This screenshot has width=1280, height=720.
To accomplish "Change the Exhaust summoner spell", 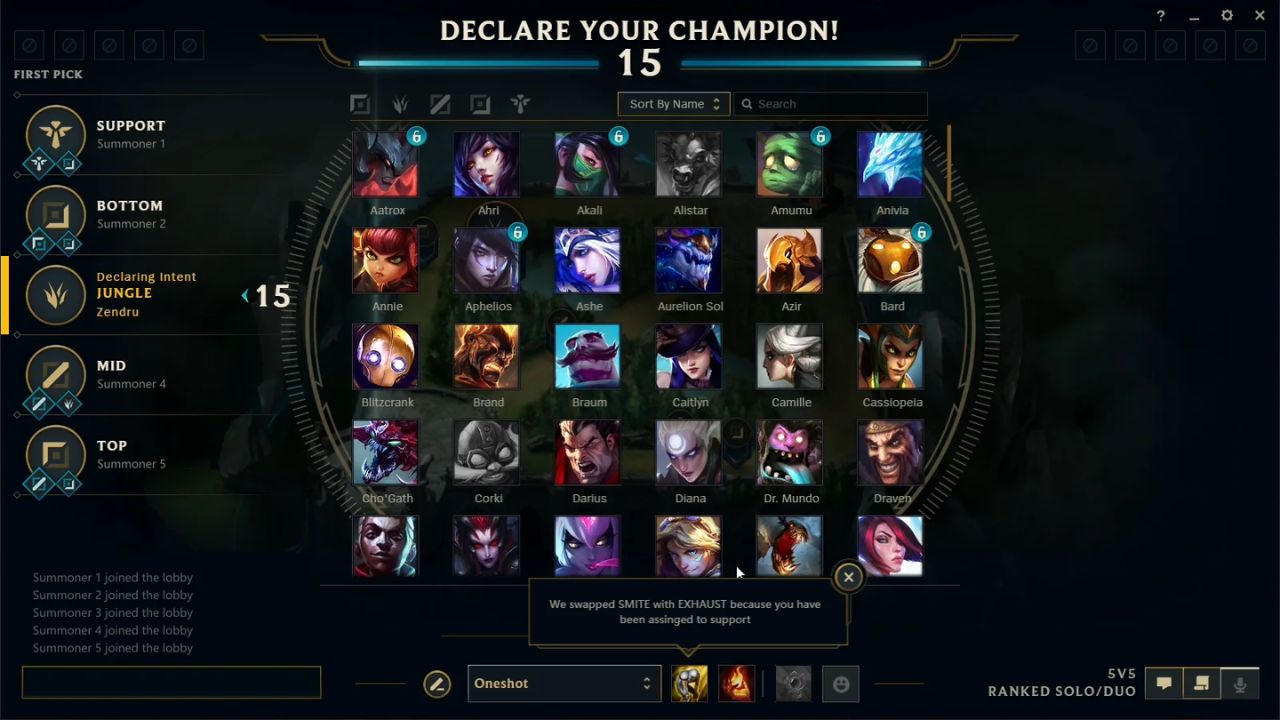I will 689,683.
